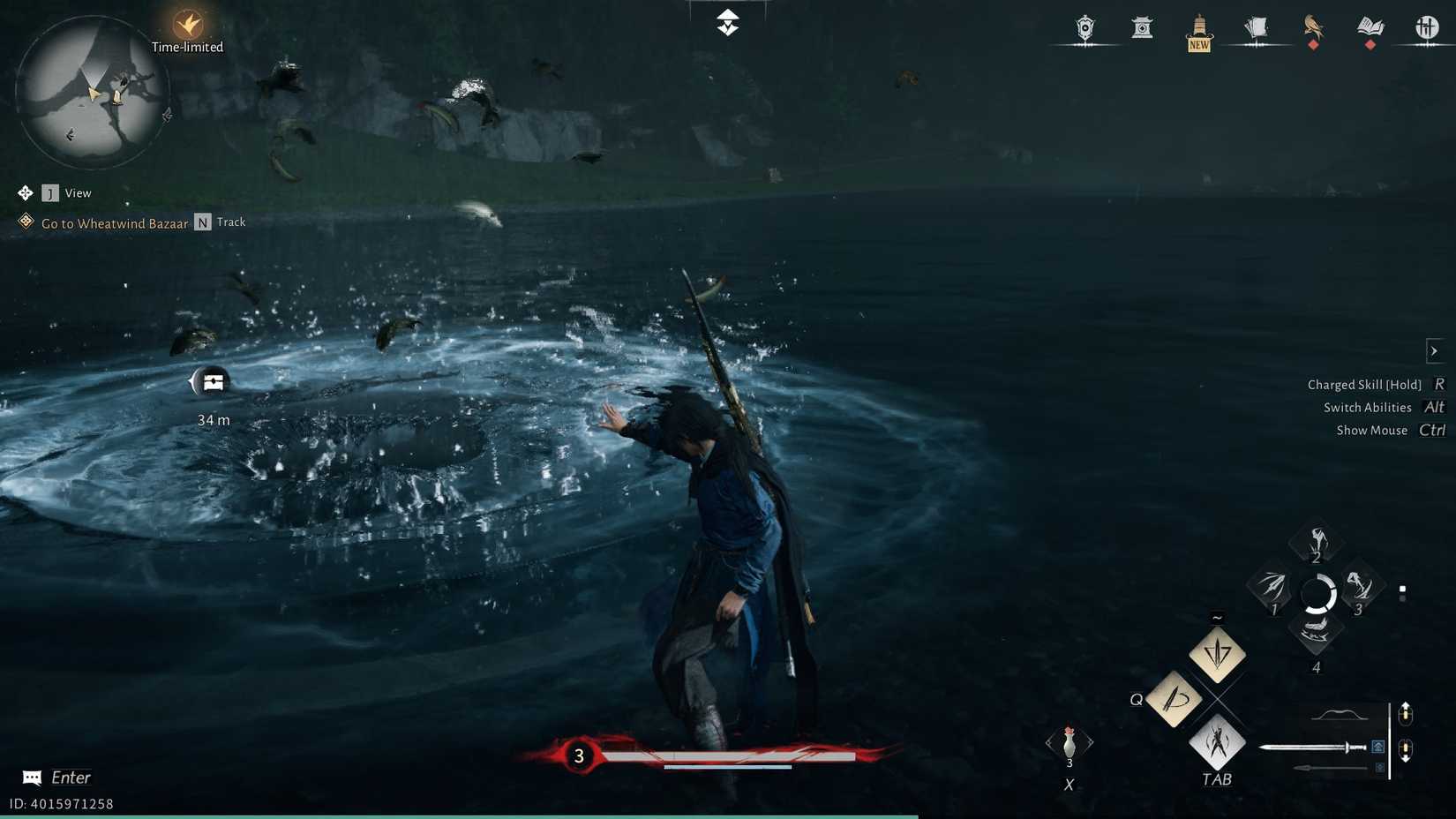Open the falcon companion icon
The image size is (1456, 819).
(x=1314, y=26)
